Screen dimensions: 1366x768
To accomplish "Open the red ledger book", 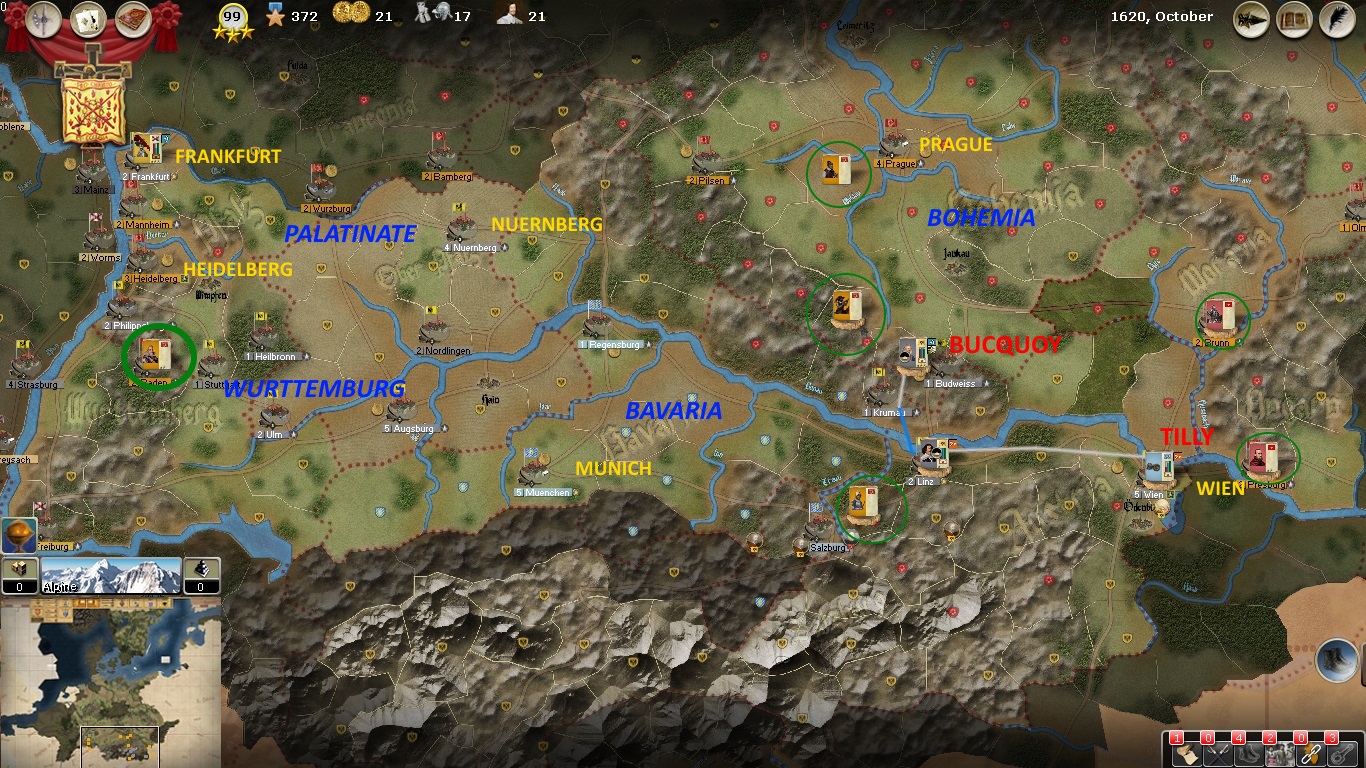I will tap(132, 19).
